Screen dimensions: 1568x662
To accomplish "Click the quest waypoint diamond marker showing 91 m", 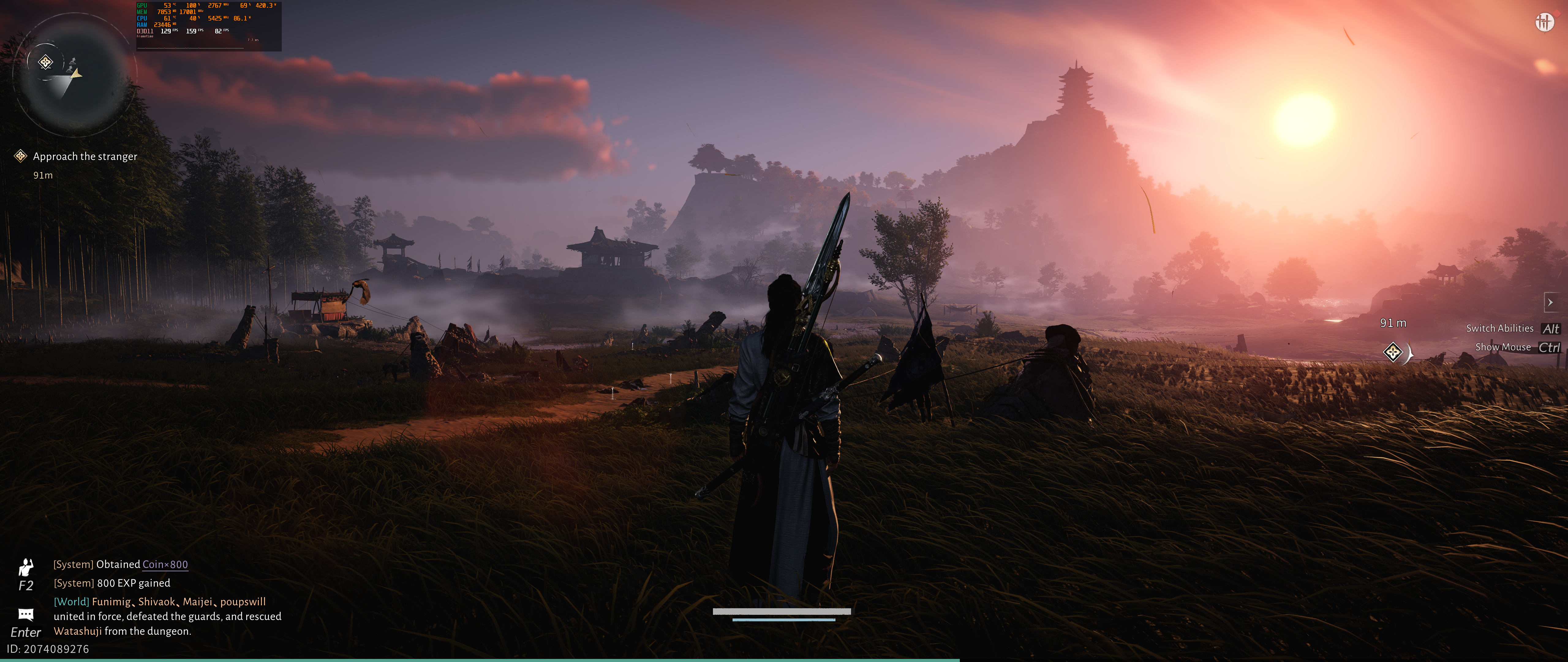I will [1393, 352].
